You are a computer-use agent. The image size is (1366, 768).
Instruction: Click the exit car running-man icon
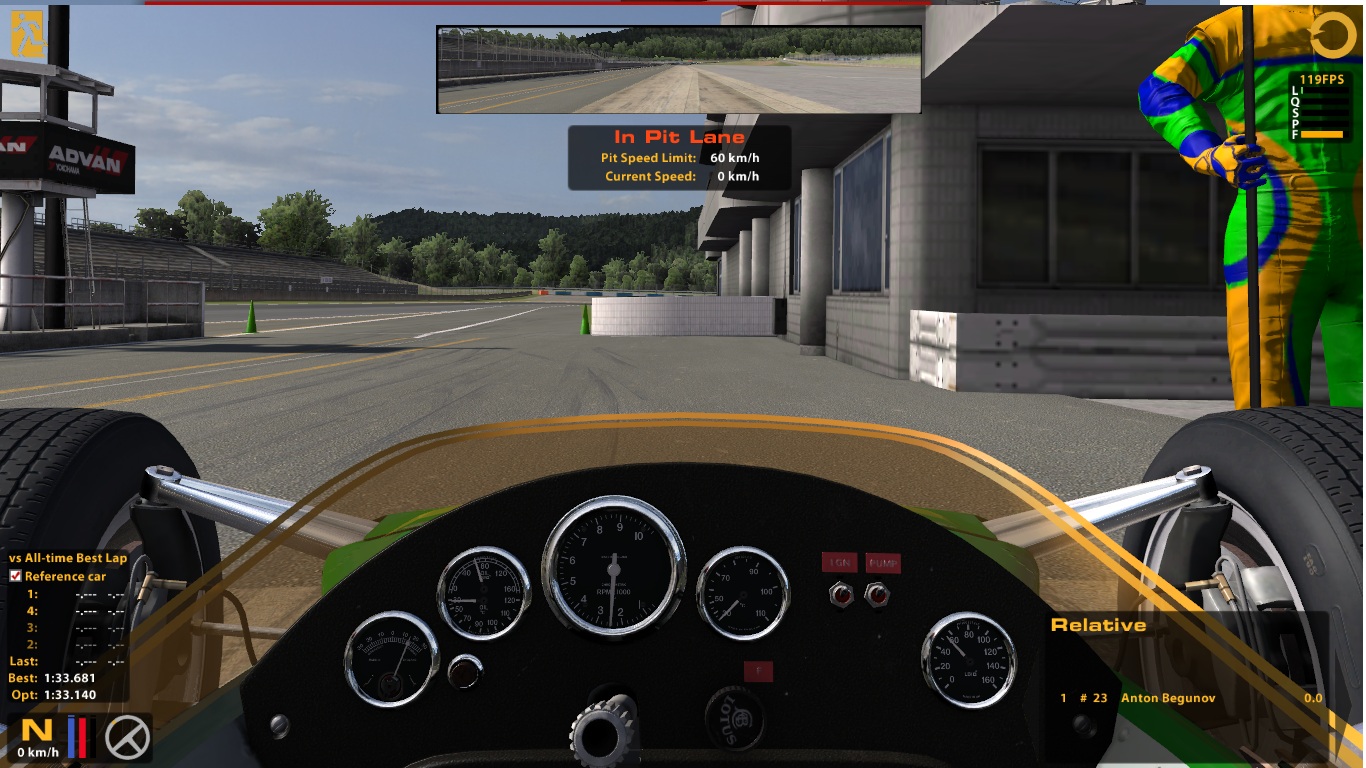27,35
